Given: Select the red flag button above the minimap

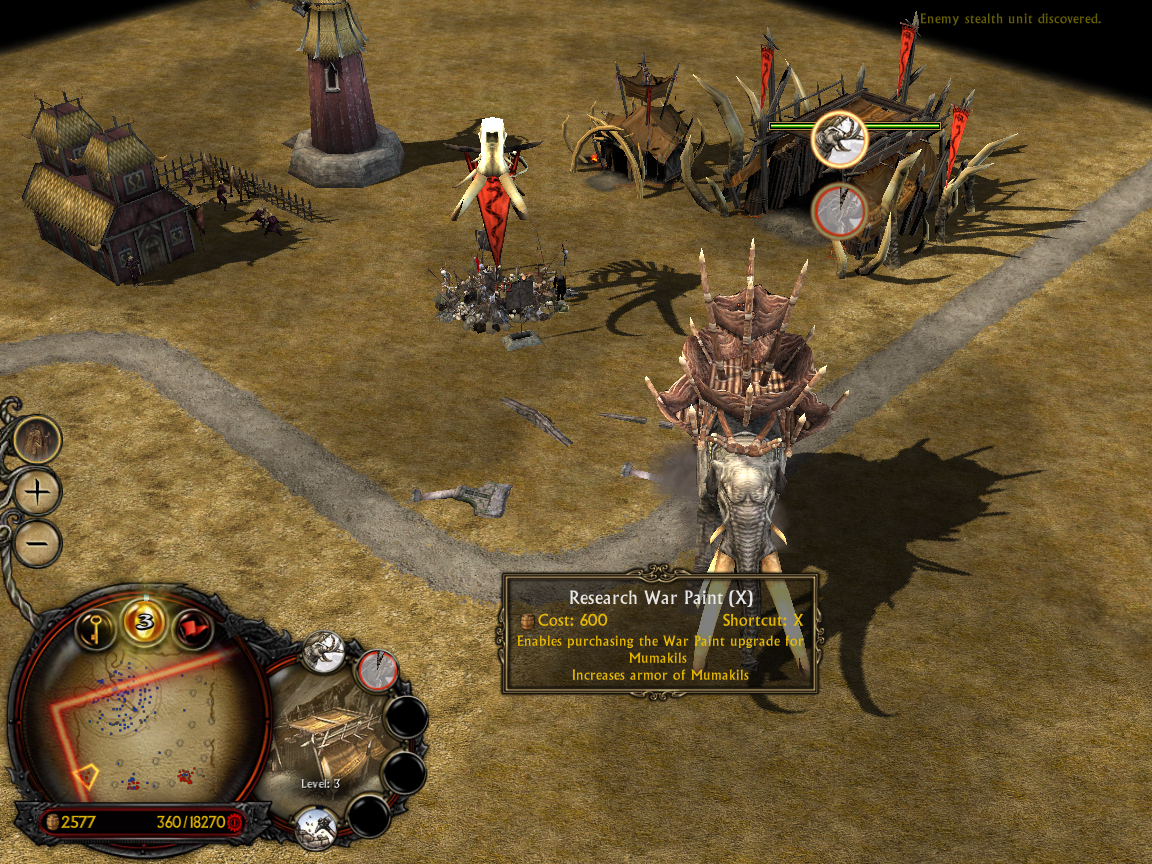Looking at the screenshot, I should click(194, 629).
